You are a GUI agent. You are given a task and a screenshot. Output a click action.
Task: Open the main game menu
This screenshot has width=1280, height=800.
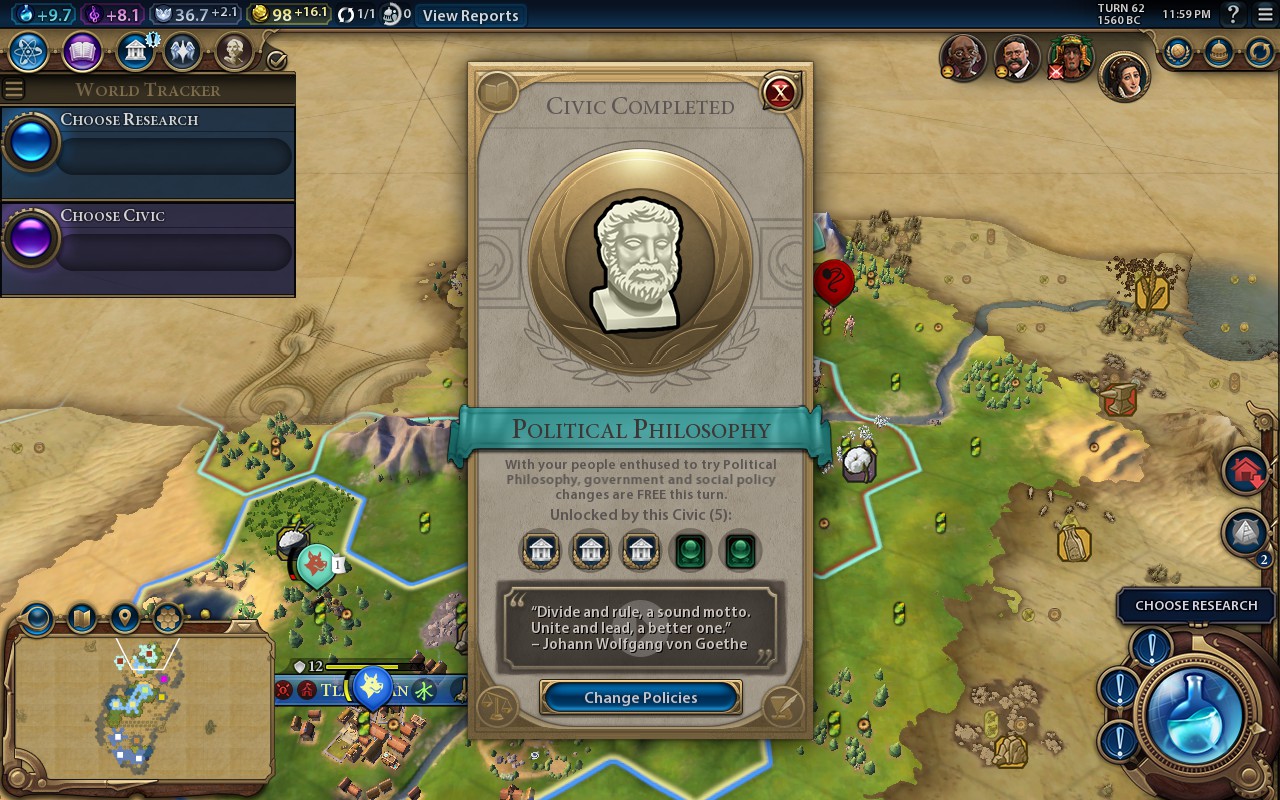click(1264, 15)
